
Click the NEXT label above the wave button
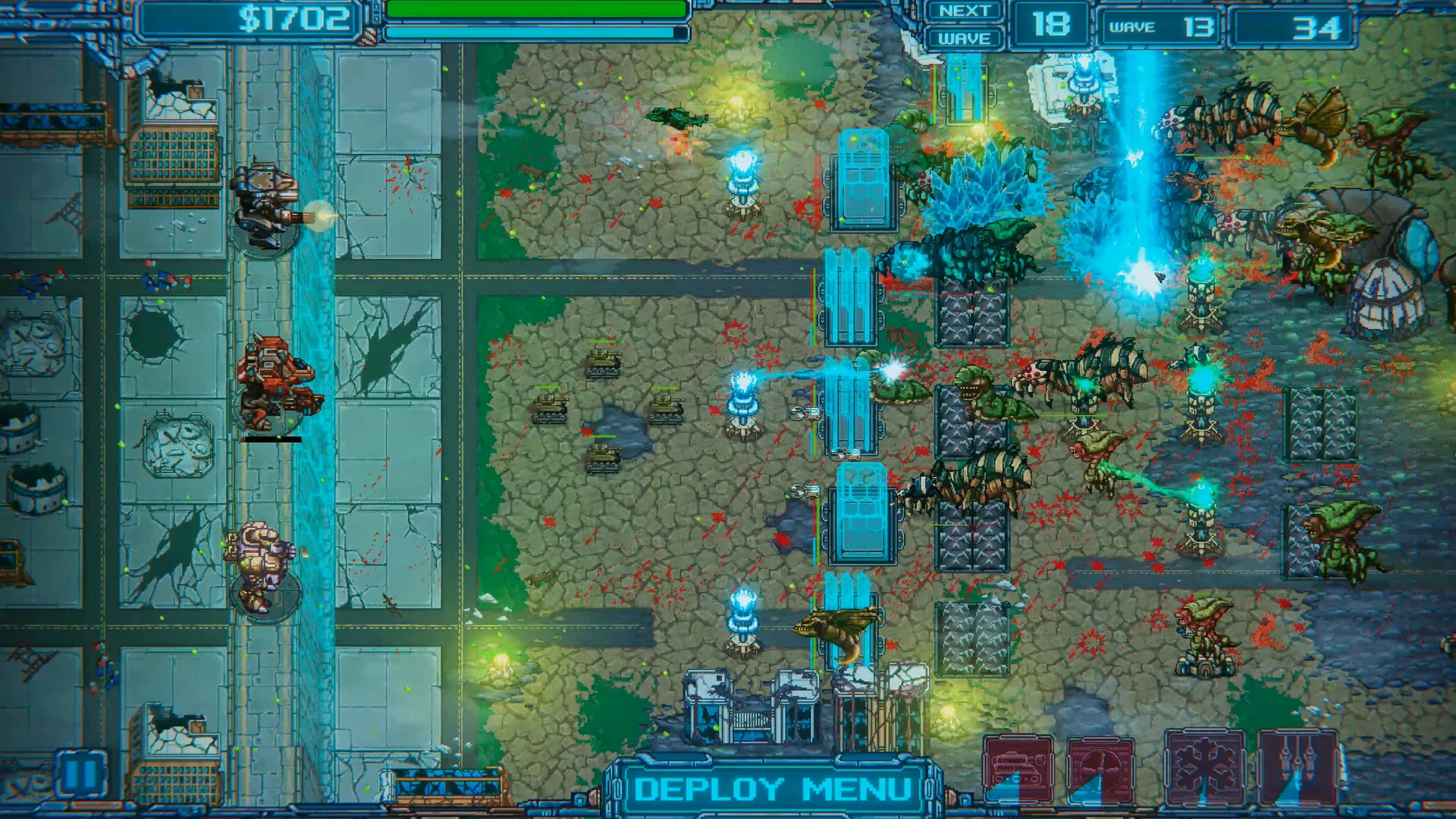point(963,10)
